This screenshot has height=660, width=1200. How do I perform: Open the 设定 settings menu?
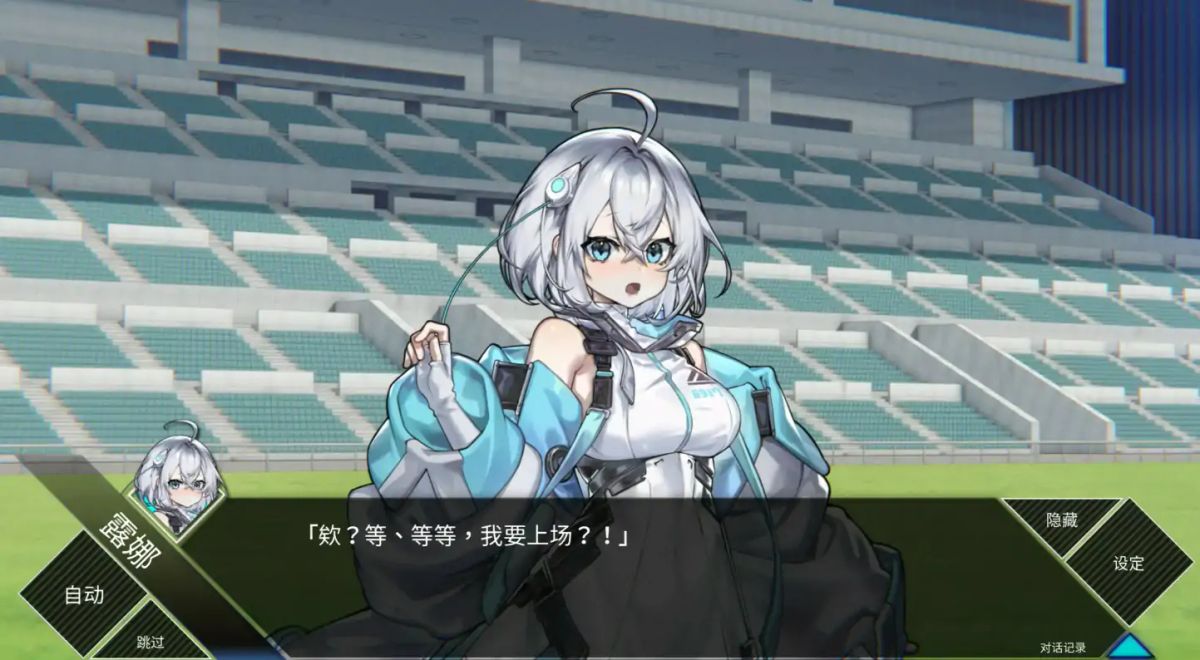(1128, 563)
